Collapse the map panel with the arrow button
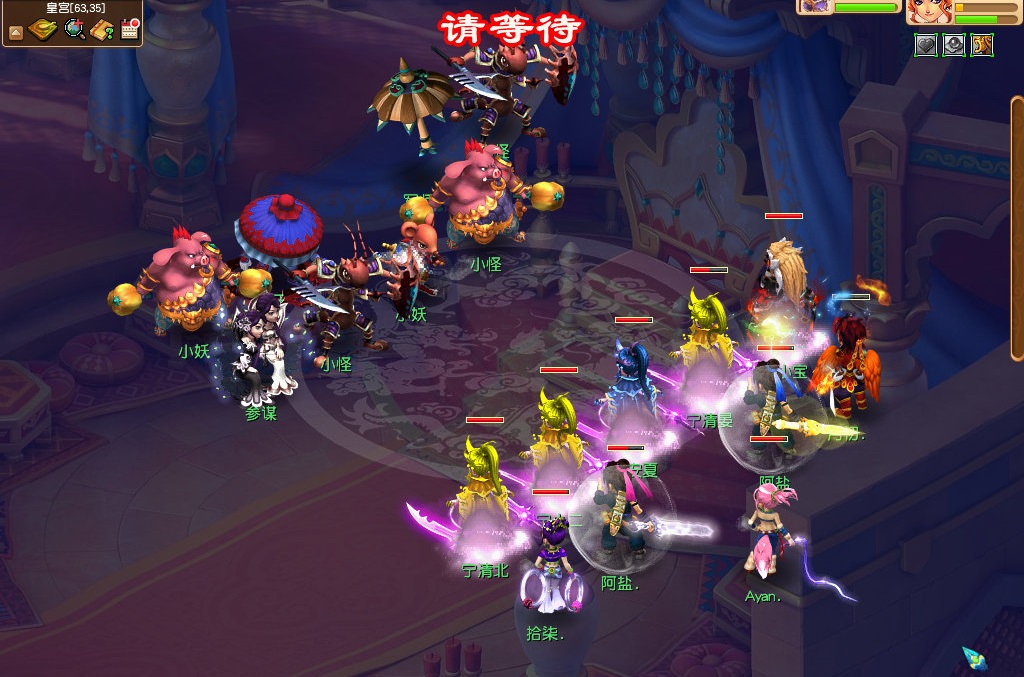The width and height of the screenshot is (1024, 677). point(16,32)
